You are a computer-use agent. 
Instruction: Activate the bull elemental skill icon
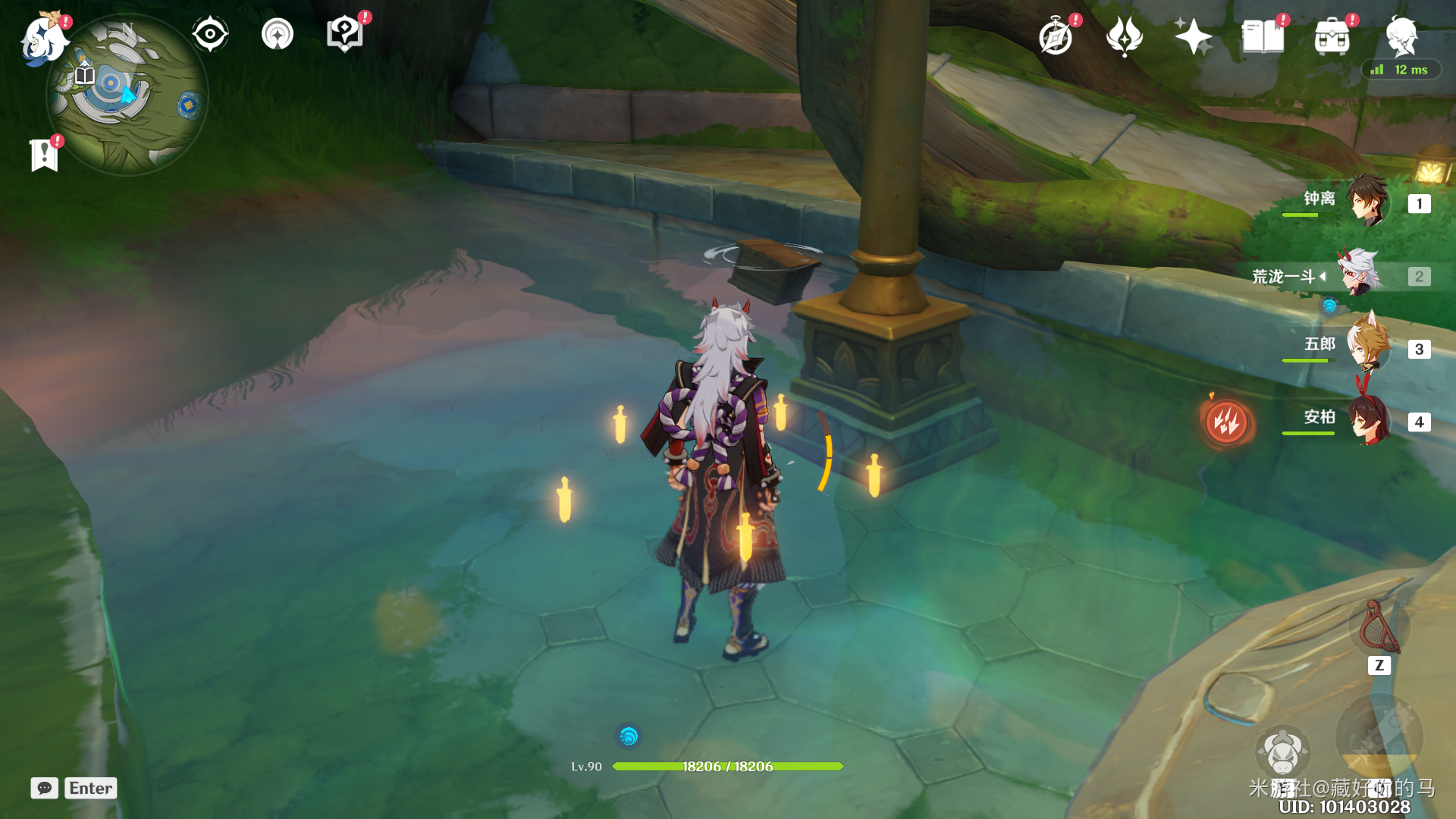(x=1282, y=752)
